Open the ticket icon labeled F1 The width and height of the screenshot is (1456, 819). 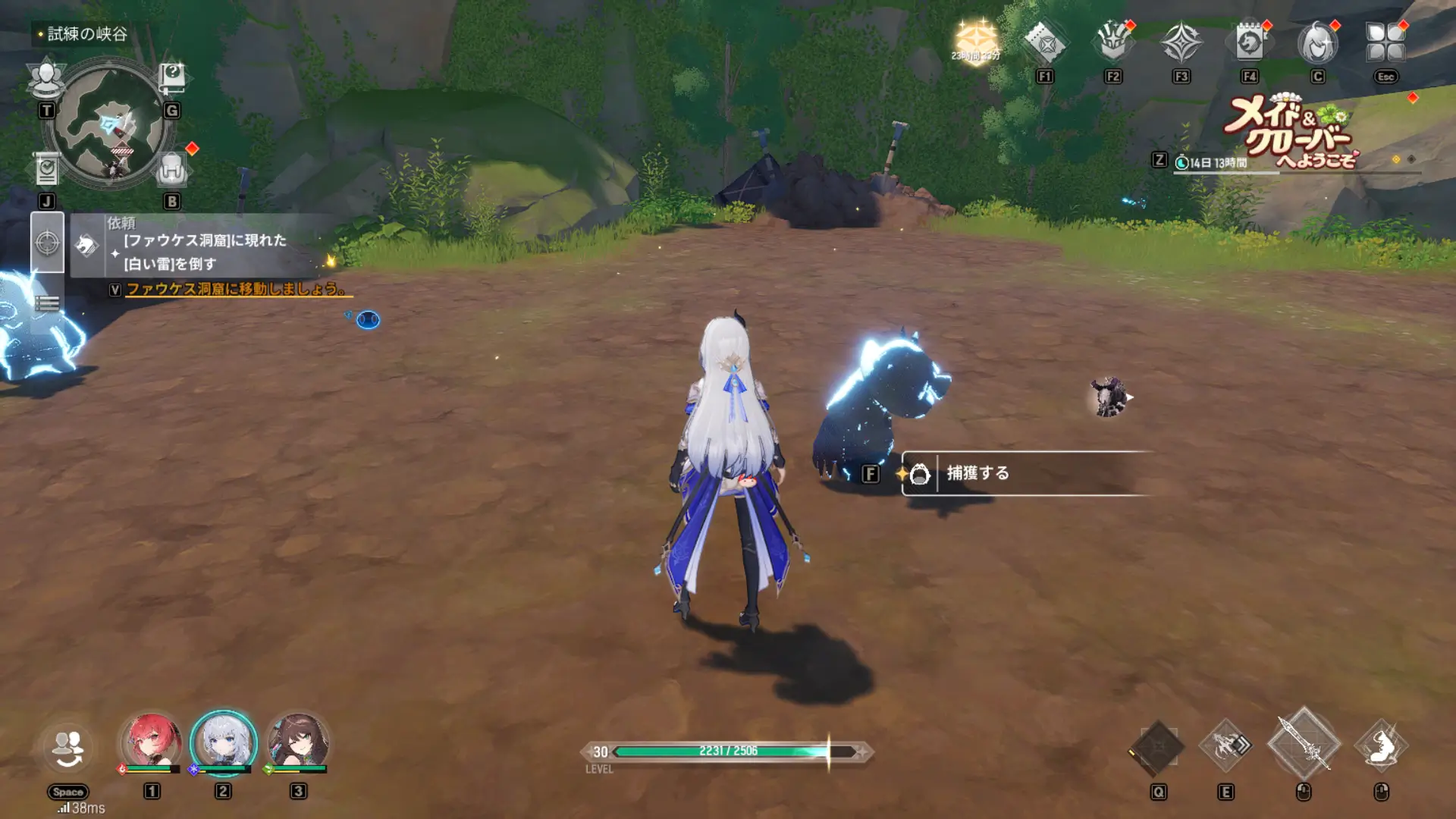1045,43
